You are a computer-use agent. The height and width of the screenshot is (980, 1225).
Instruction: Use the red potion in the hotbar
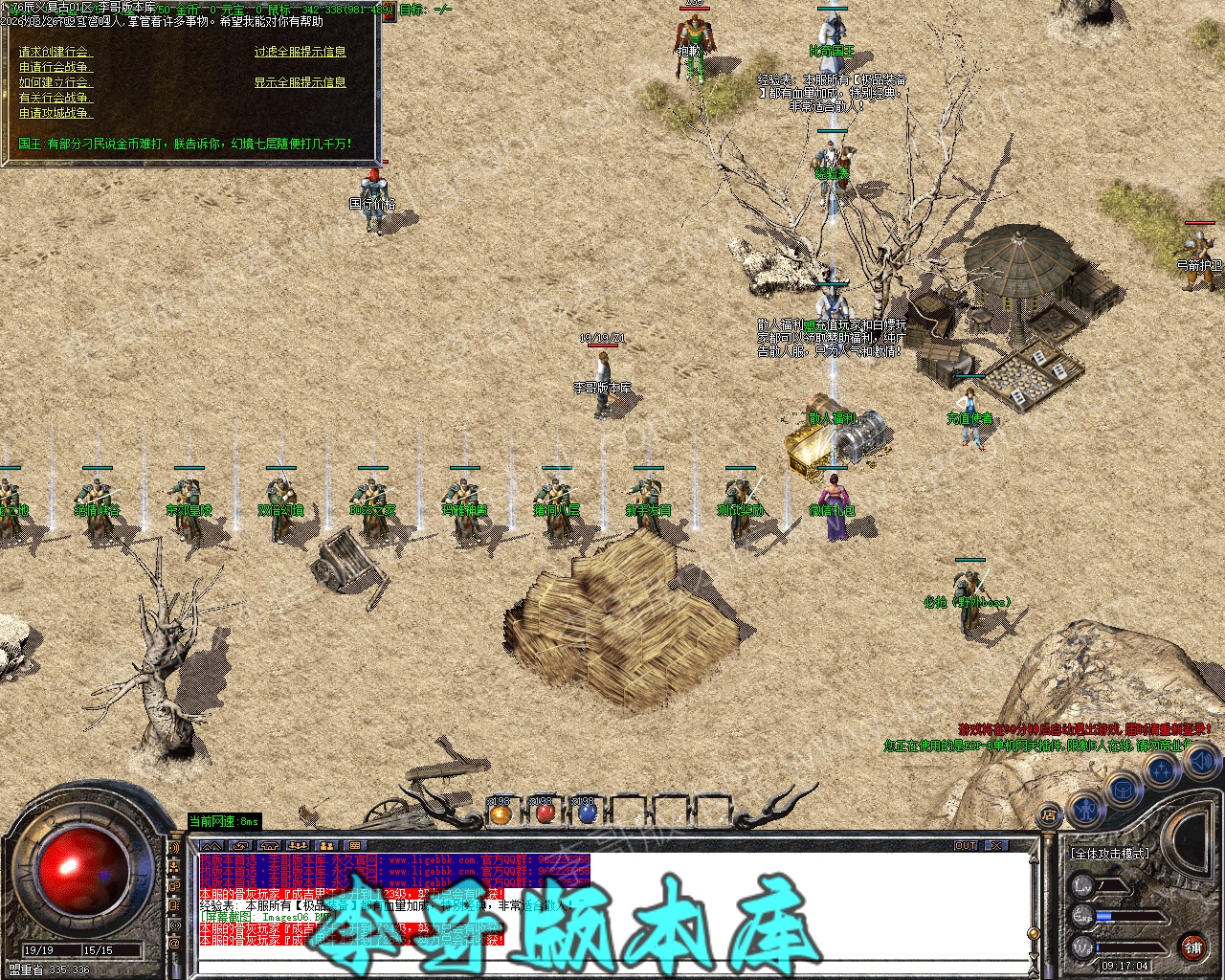(545, 813)
